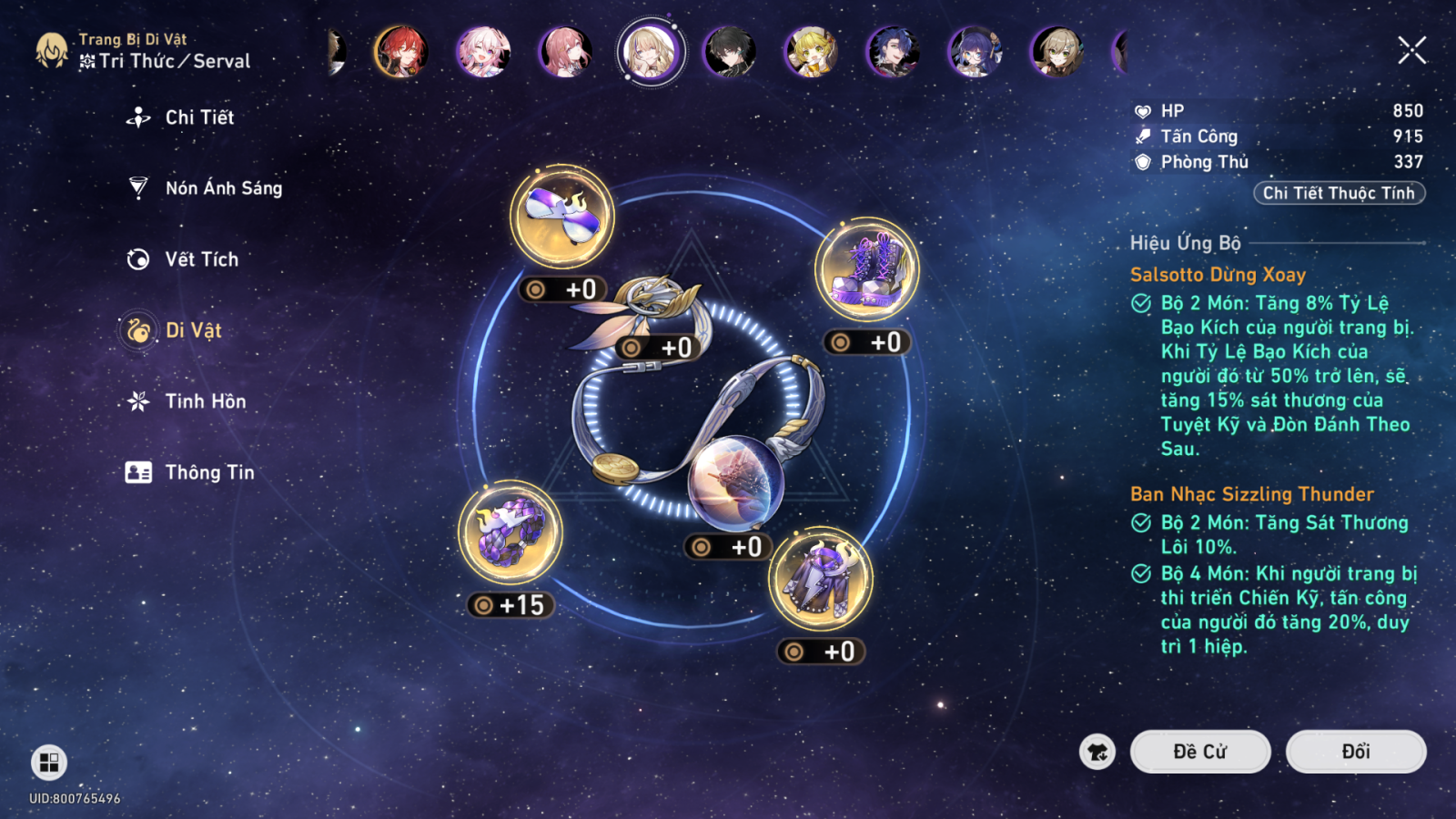This screenshot has width=1456, height=819.
Task: Select the planar sphere ornament
Action: coord(735,482)
